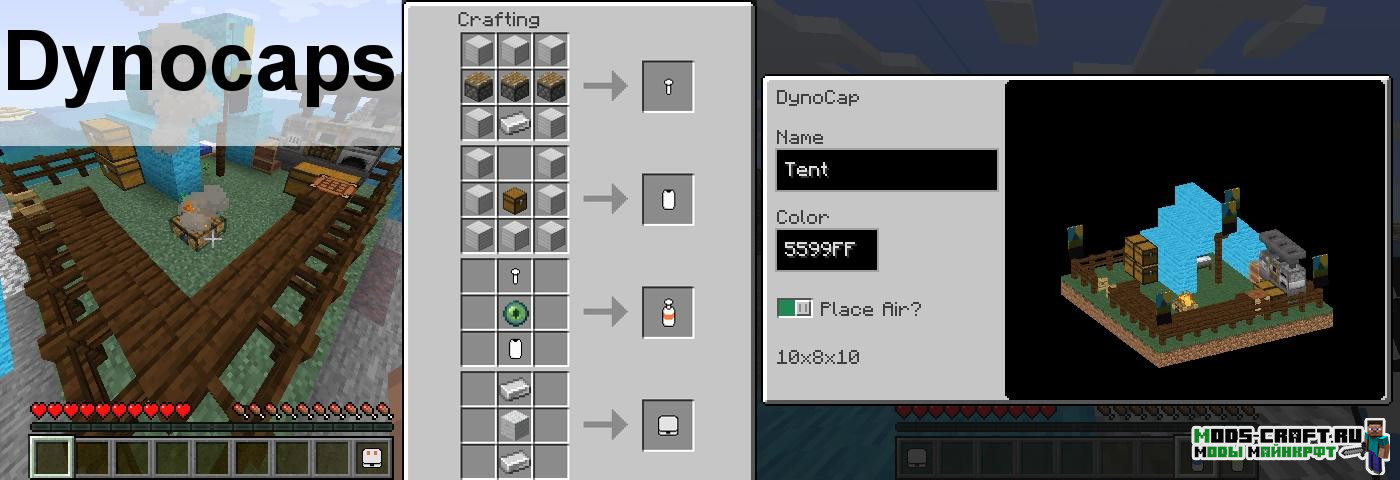Toggle the Place Air switch
Screen dimensions: 1400x480
[x=795, y=309]
